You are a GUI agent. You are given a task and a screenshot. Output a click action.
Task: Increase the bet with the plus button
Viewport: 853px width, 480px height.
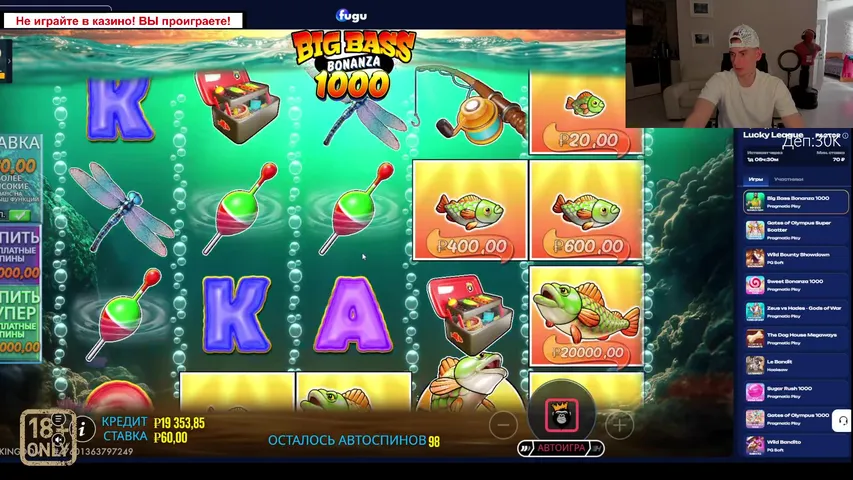619,424
